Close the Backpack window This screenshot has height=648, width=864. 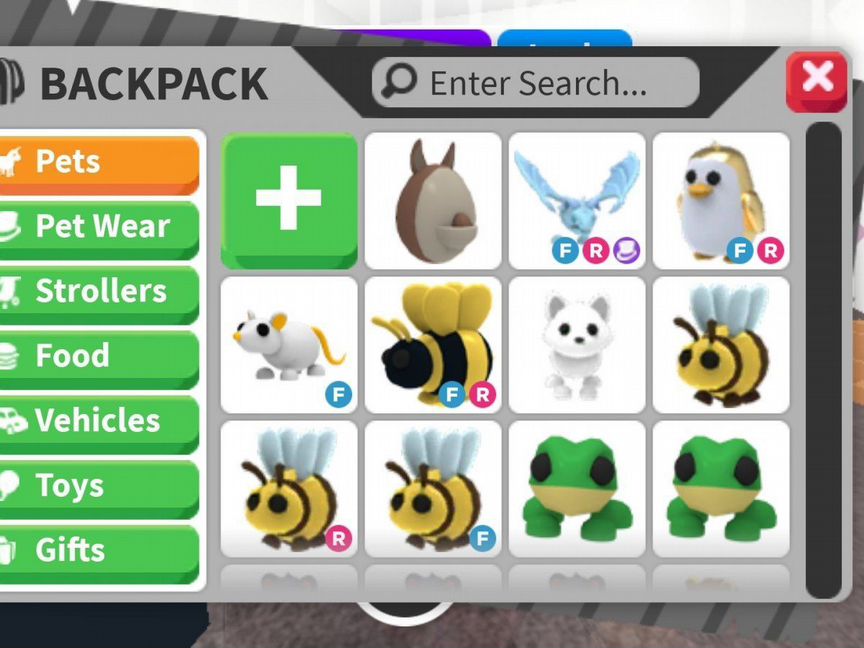[816, 80]
